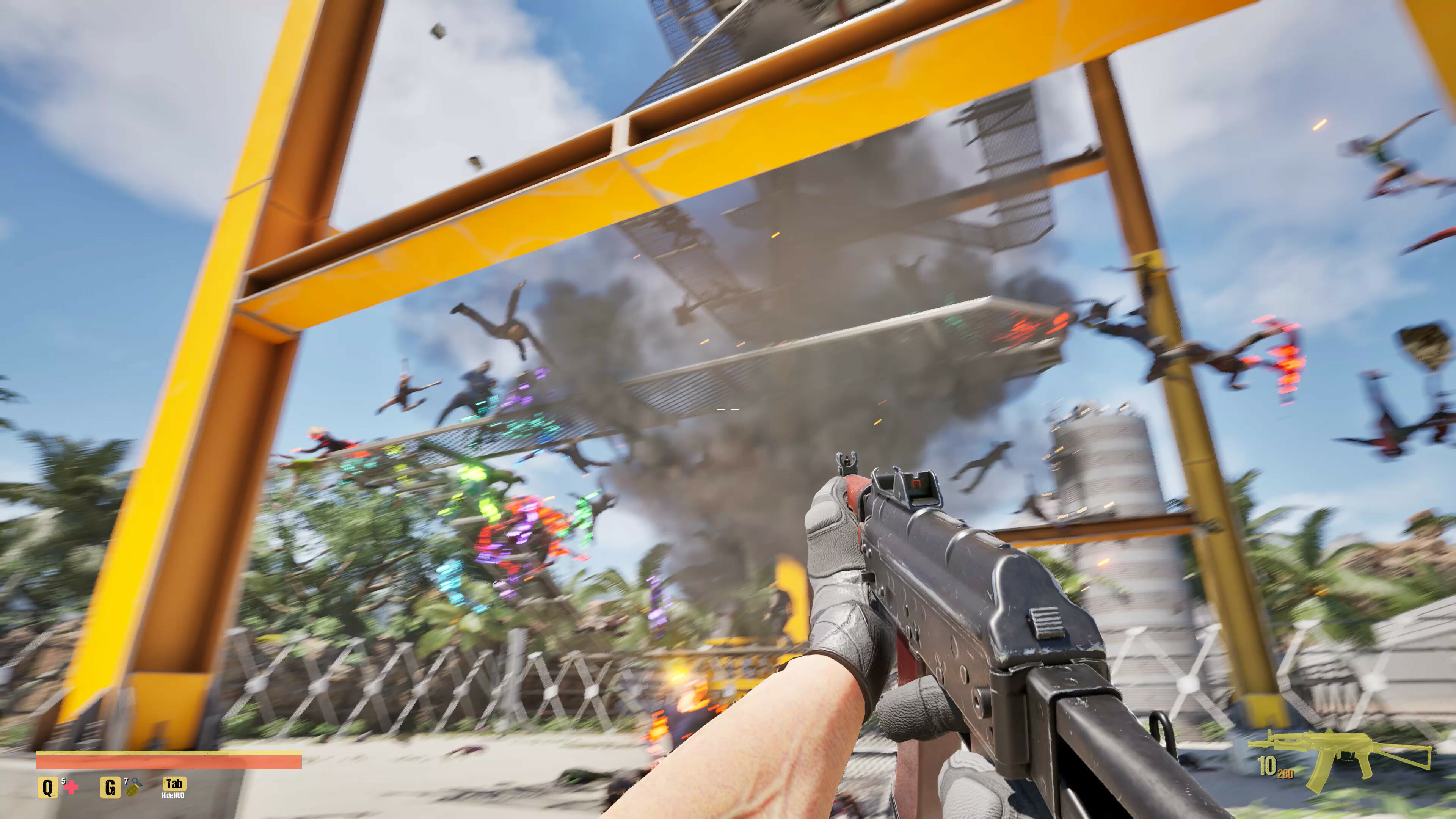The image size is (1456, 819).
Task: Click the grenade count 7 above the G badge
Action: [x=126, y=781]
